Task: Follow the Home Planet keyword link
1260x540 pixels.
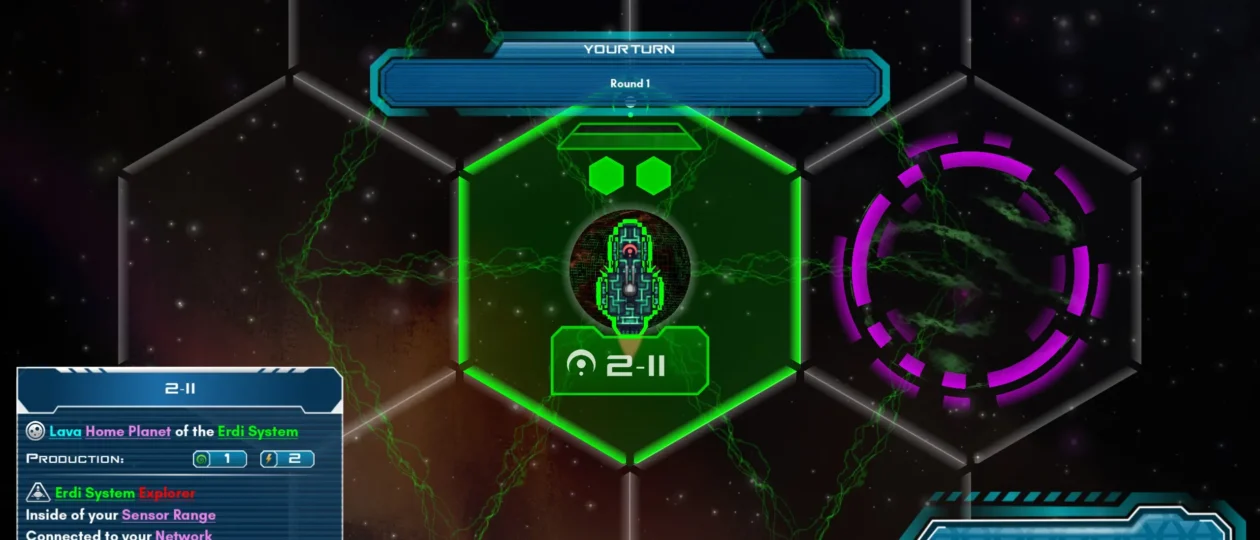Action: [128, 432]
